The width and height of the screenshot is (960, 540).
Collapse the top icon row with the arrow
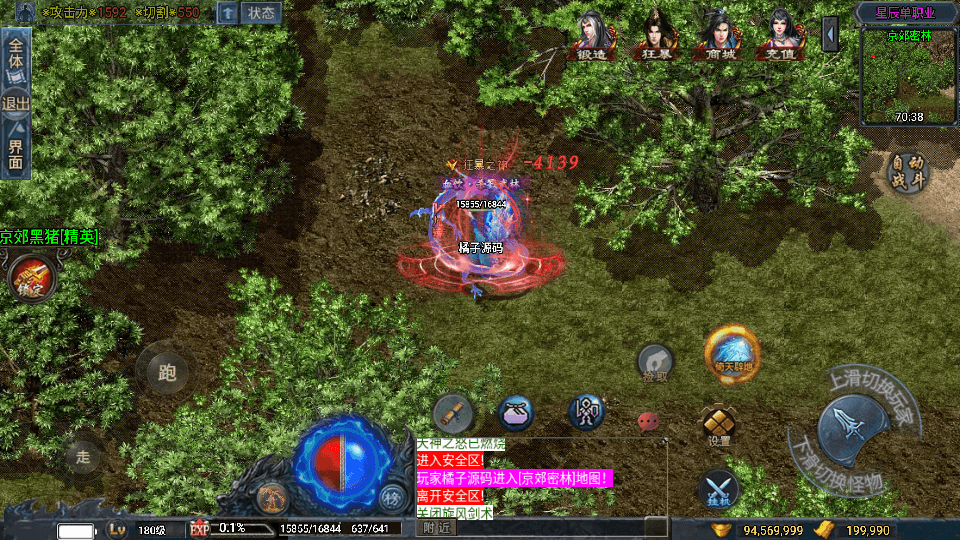[x=830, y=34]
